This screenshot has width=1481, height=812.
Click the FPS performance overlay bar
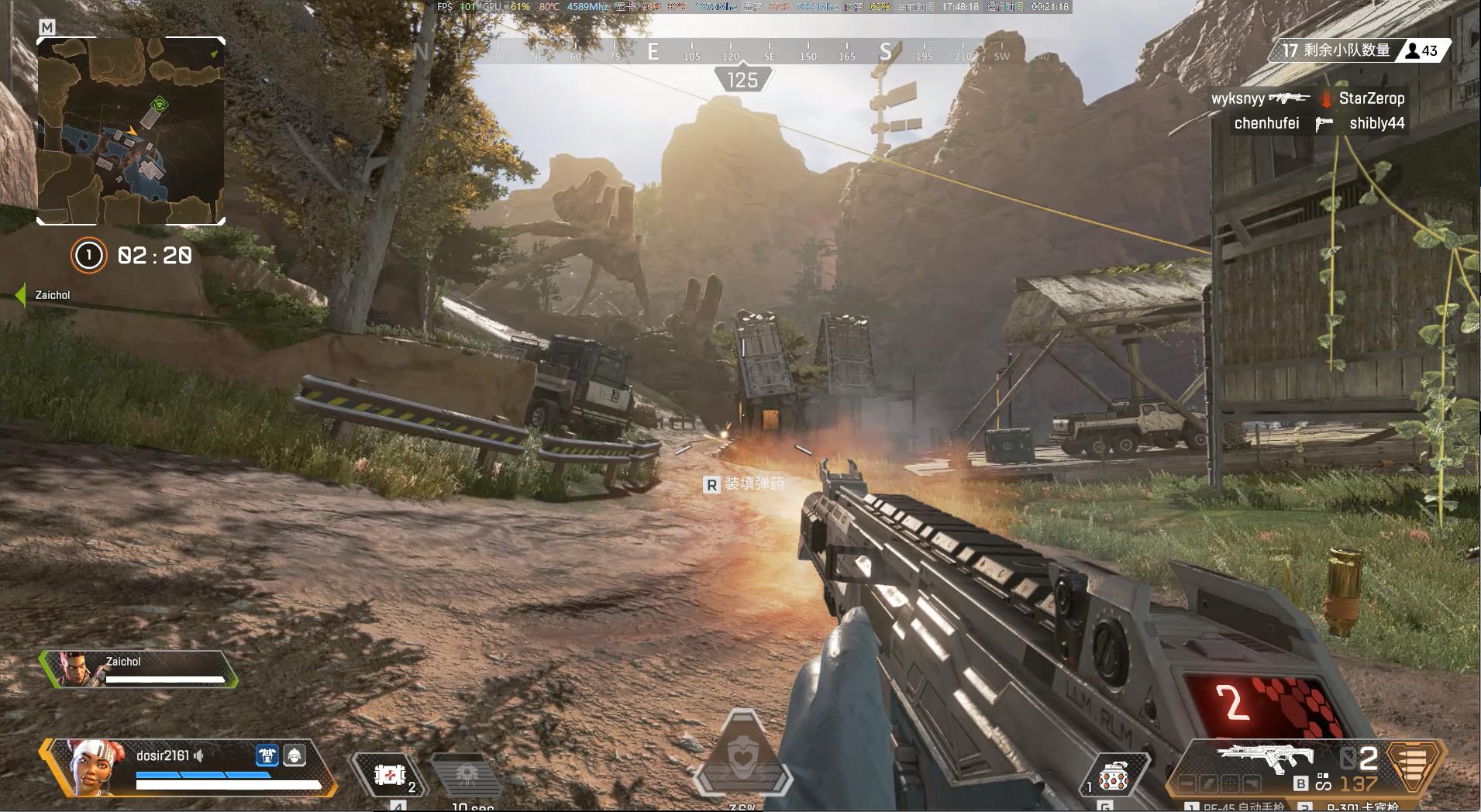[x=751, y=7]
